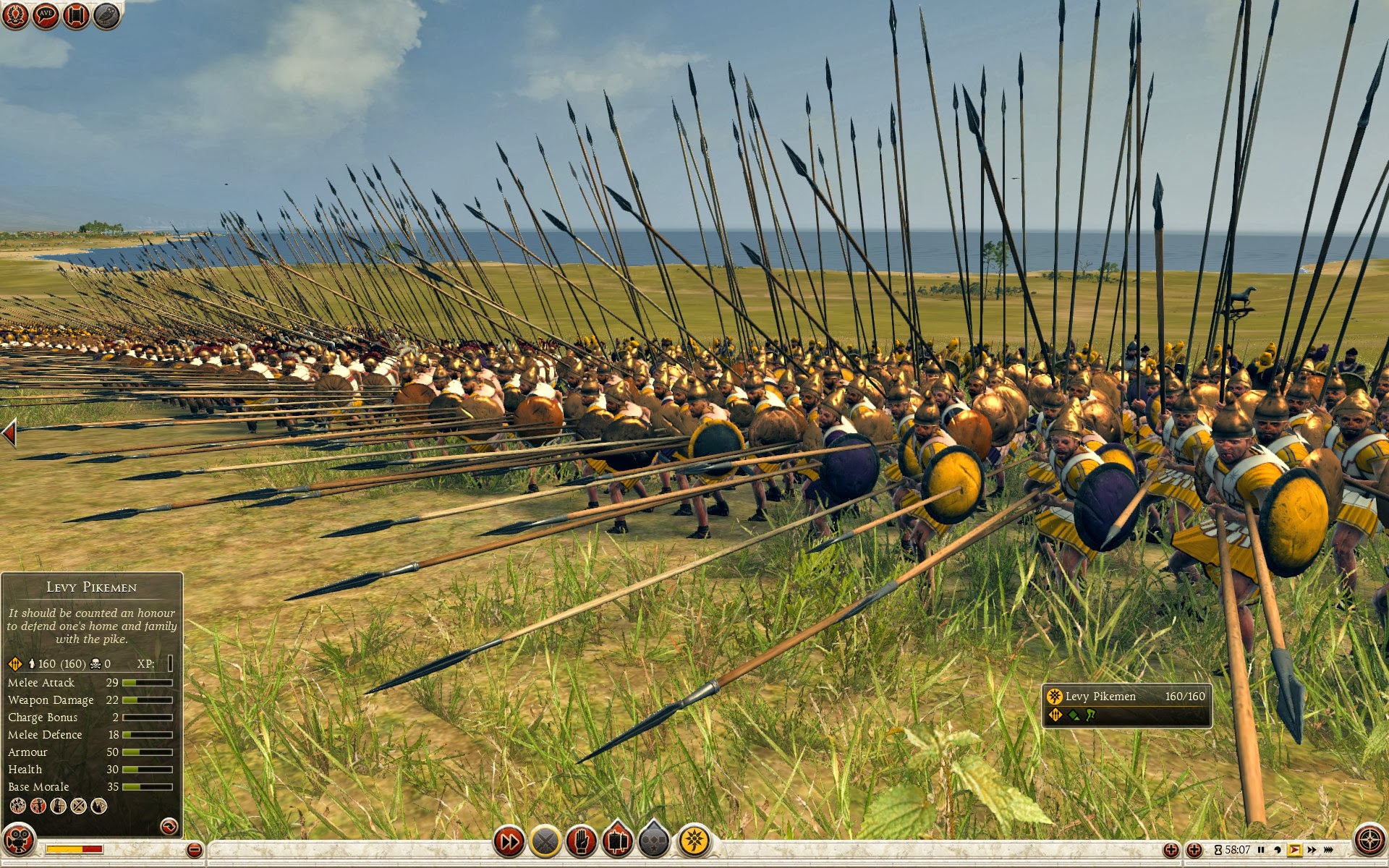Open the scroll icon button
Image resolution: width=1389 pixels, height=868 pixels.
point(76,16)
